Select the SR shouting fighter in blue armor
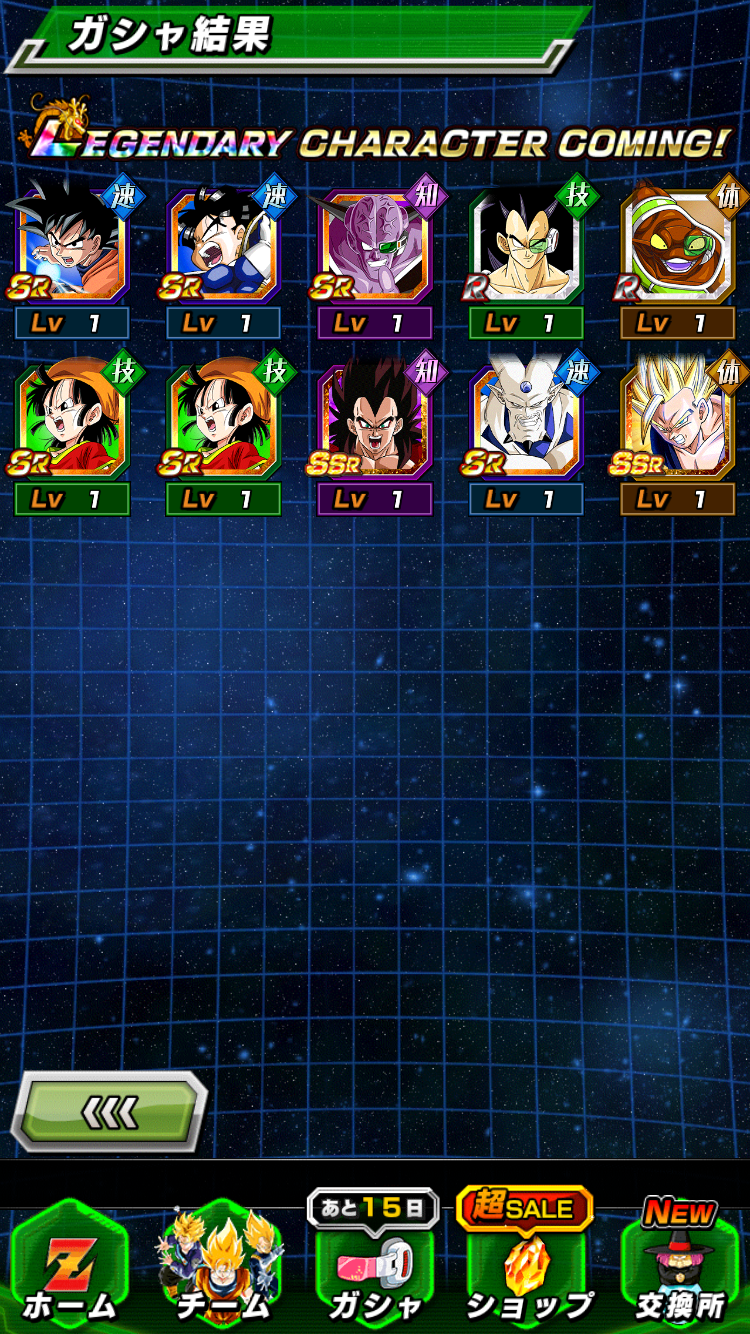Screen dimensions: 750x1334 click(223, 247)
